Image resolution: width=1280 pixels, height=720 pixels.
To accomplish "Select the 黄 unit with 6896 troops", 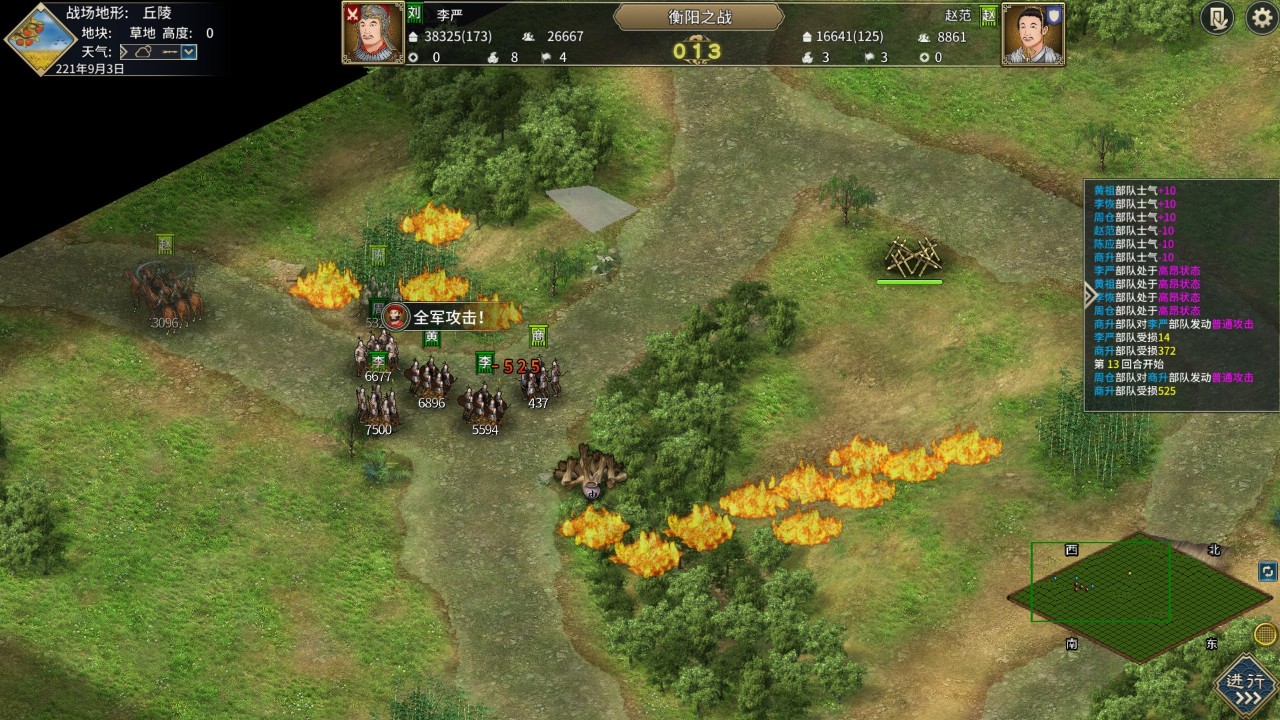I will [x=431, y=378].
